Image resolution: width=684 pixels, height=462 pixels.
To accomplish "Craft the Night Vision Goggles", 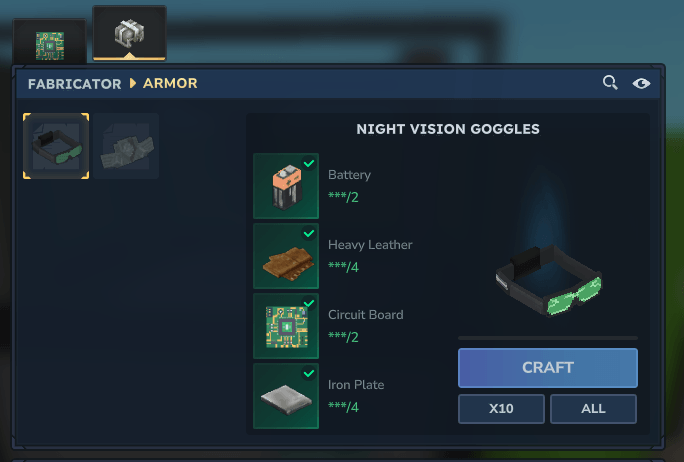I will pyautogui.click(x=547, y=367).
